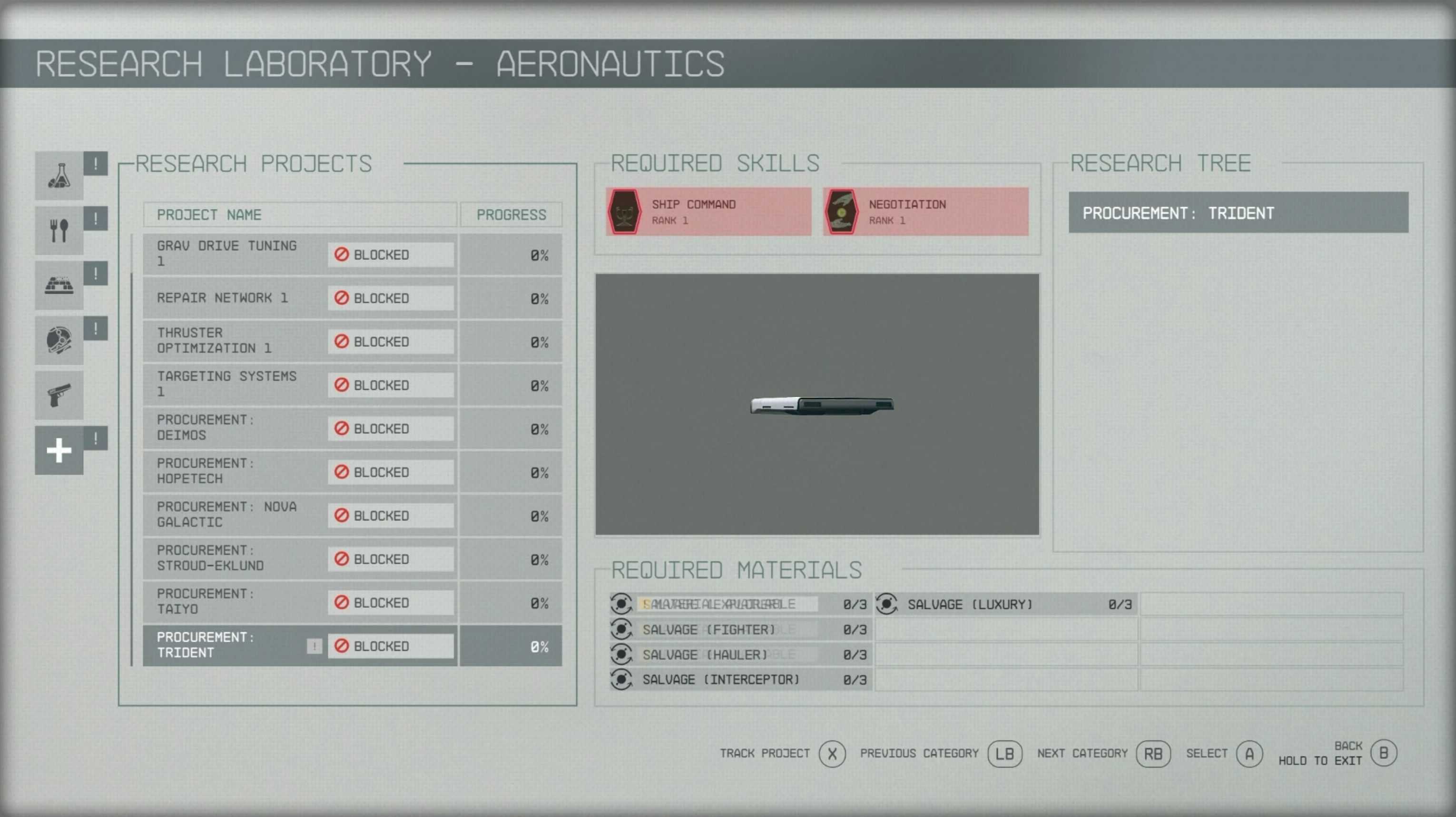View the Negotiation required skill
The width and height of the screenshot is (1456, 817).
[x=925, y=212]
